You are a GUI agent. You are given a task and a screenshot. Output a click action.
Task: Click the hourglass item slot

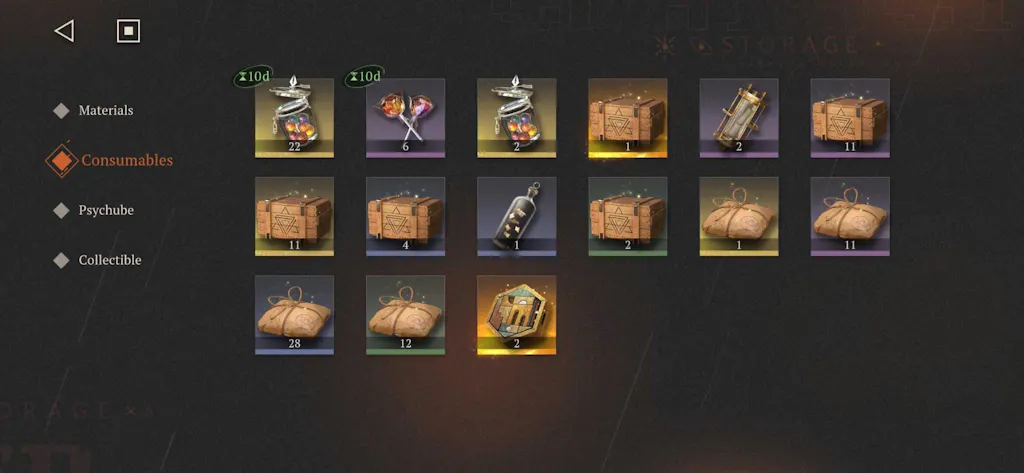click(x=738, y=118)
